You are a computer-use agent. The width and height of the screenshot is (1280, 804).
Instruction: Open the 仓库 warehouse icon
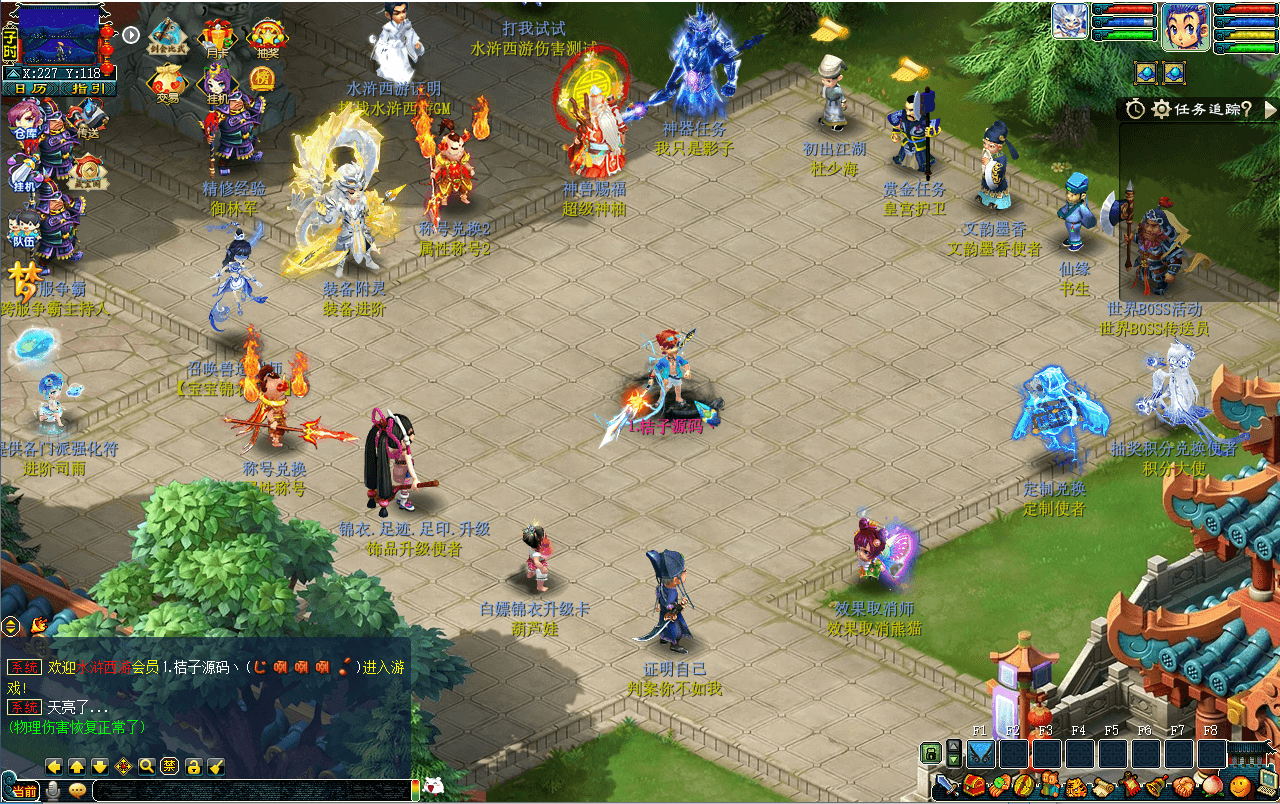[x=25, y=125]
